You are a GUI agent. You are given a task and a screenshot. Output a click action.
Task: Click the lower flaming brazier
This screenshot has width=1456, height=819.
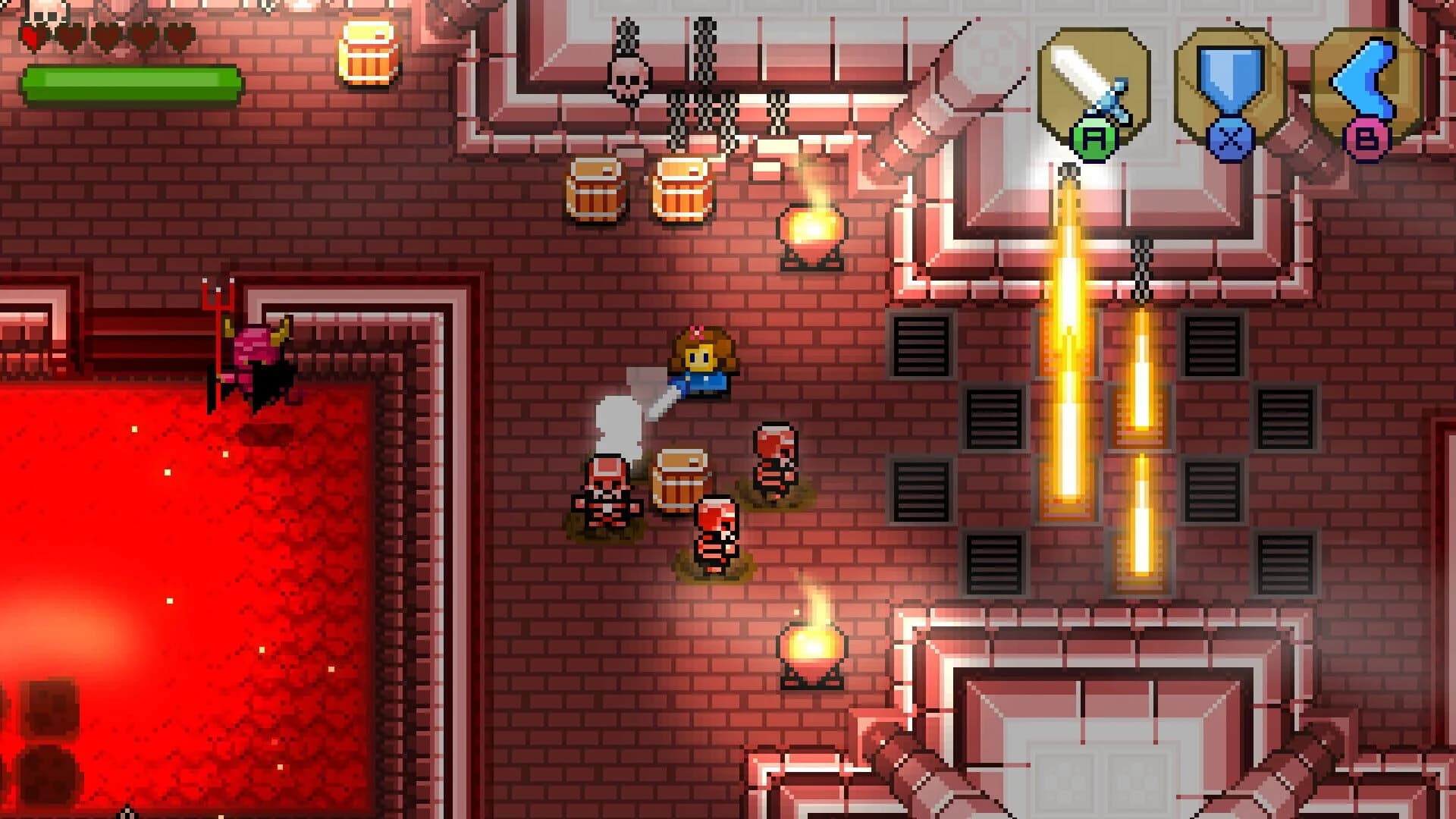click(x=814, y=645)
